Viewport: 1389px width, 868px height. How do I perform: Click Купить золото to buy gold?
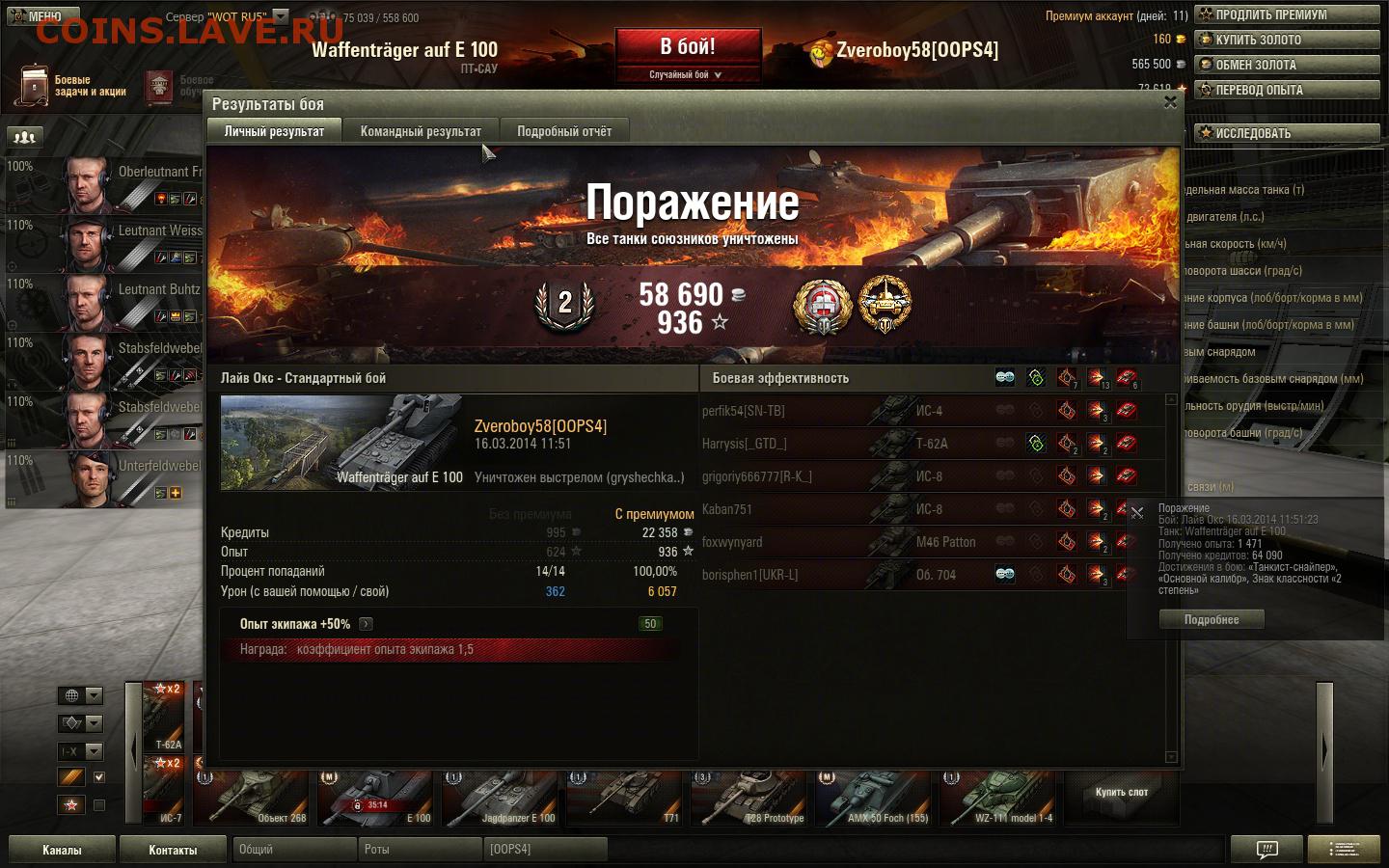click(x=1287, y=40)
